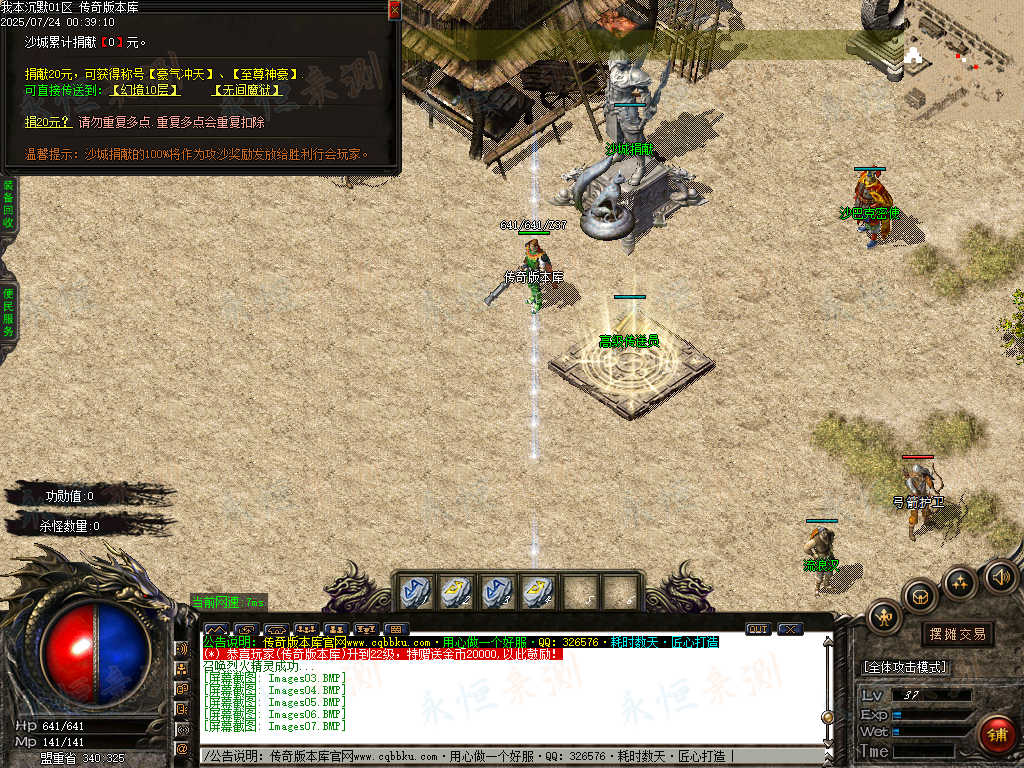Toggle the sound speaker icon
The image size is (1024, 768).
coord(1000,576)
